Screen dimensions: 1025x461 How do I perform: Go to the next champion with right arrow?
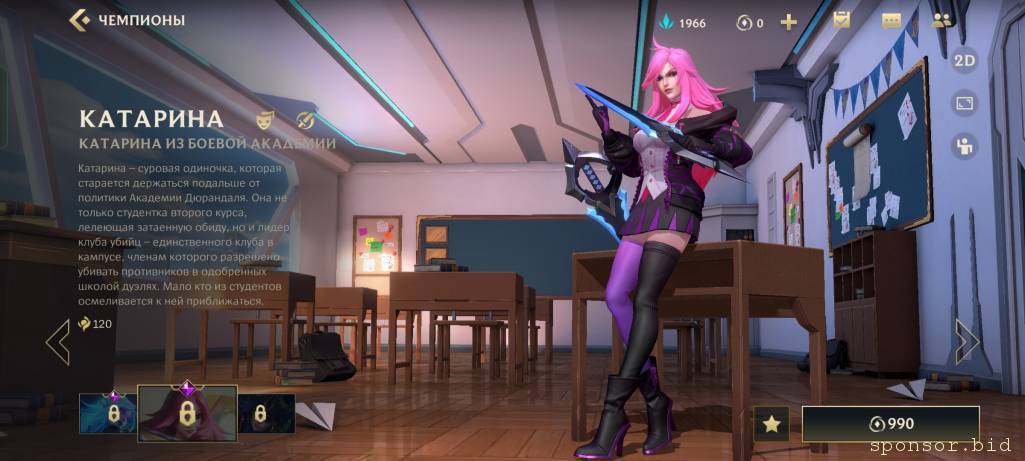(x=966, y=341)
